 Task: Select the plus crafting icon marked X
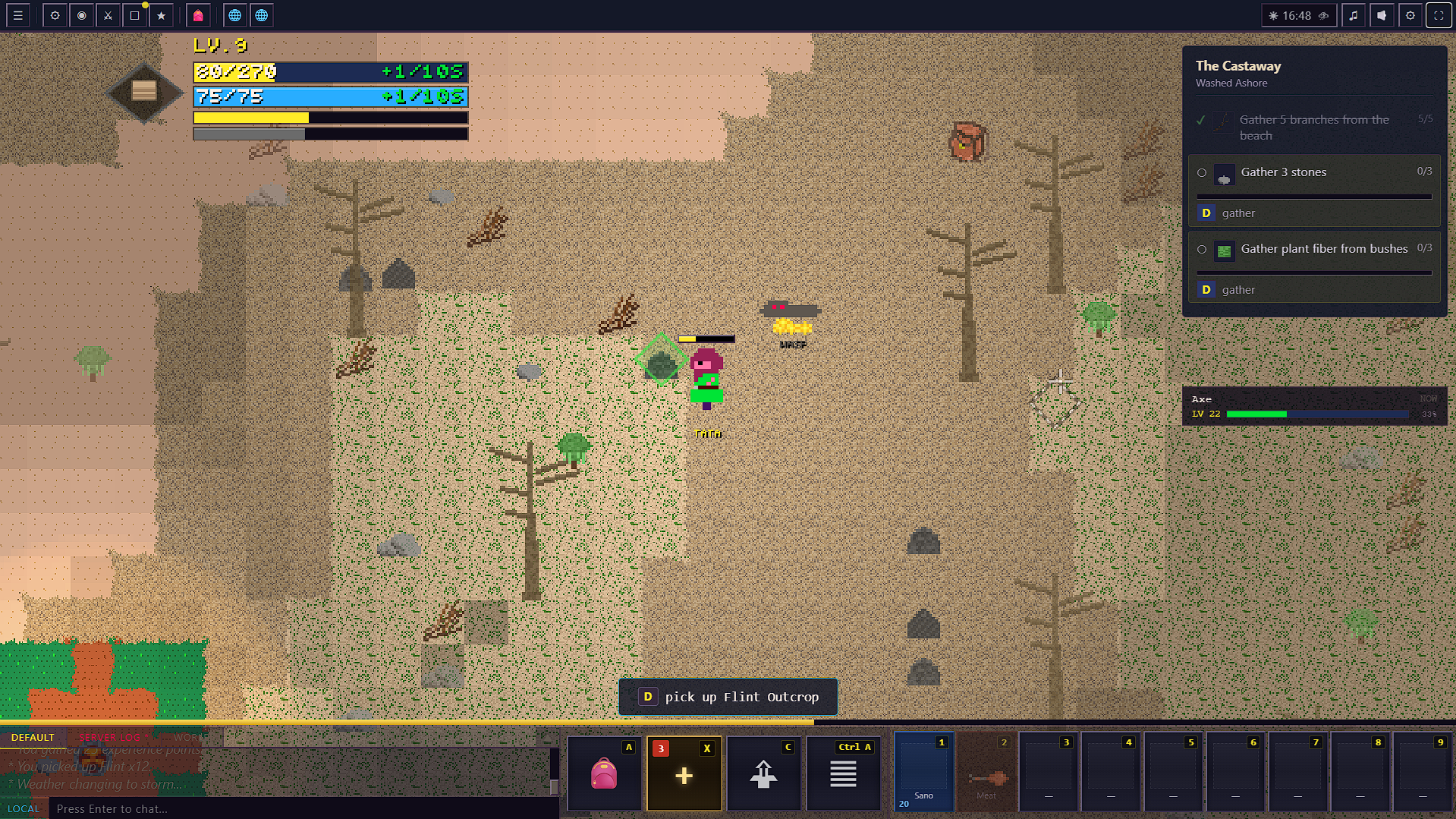(684, 773)
